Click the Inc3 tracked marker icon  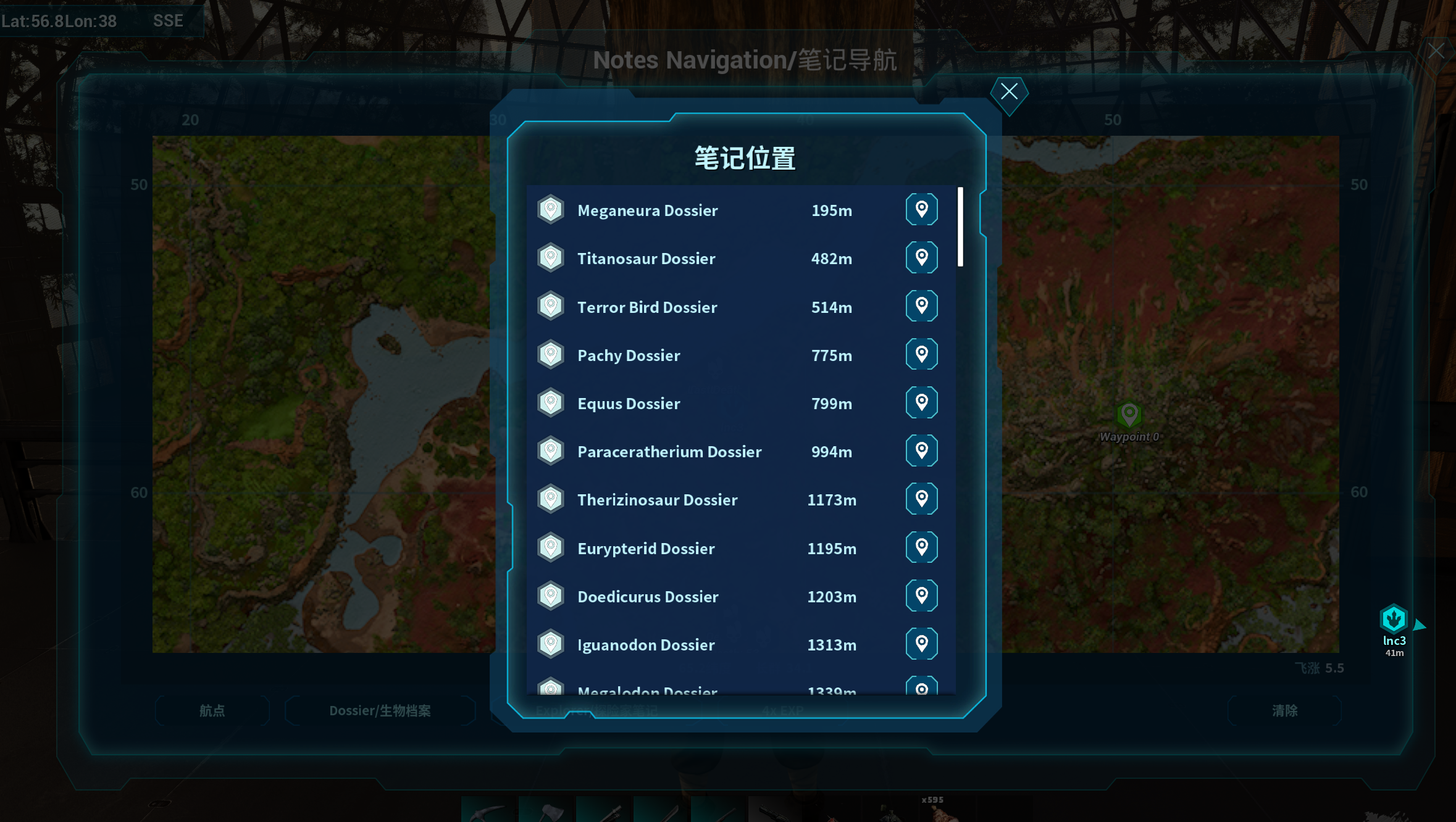tap(1393, 619)
